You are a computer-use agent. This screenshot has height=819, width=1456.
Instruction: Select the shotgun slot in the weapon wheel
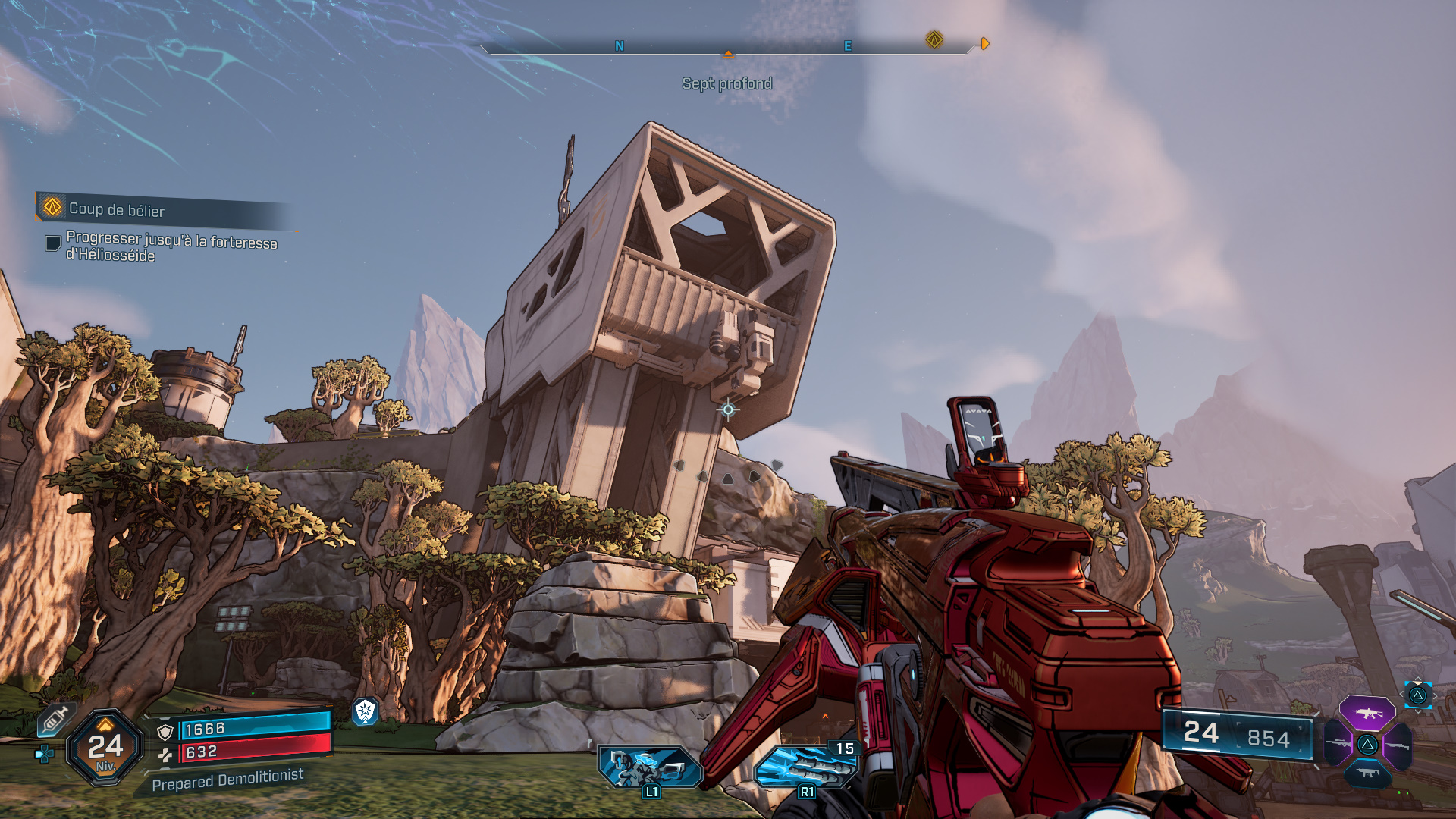click(x=1399, y=745)
